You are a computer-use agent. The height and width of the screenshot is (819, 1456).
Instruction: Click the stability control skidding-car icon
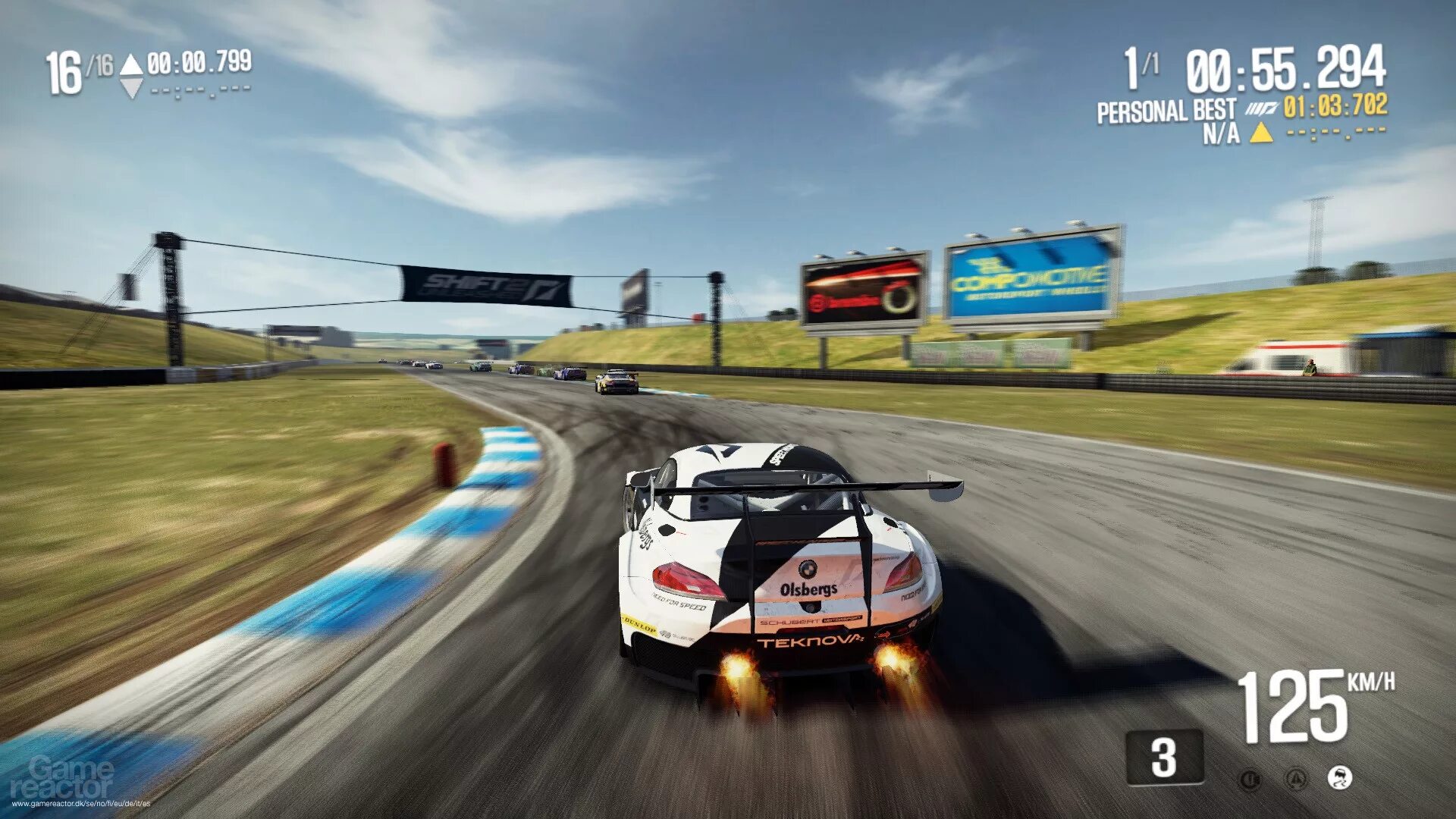(1341, 777)
